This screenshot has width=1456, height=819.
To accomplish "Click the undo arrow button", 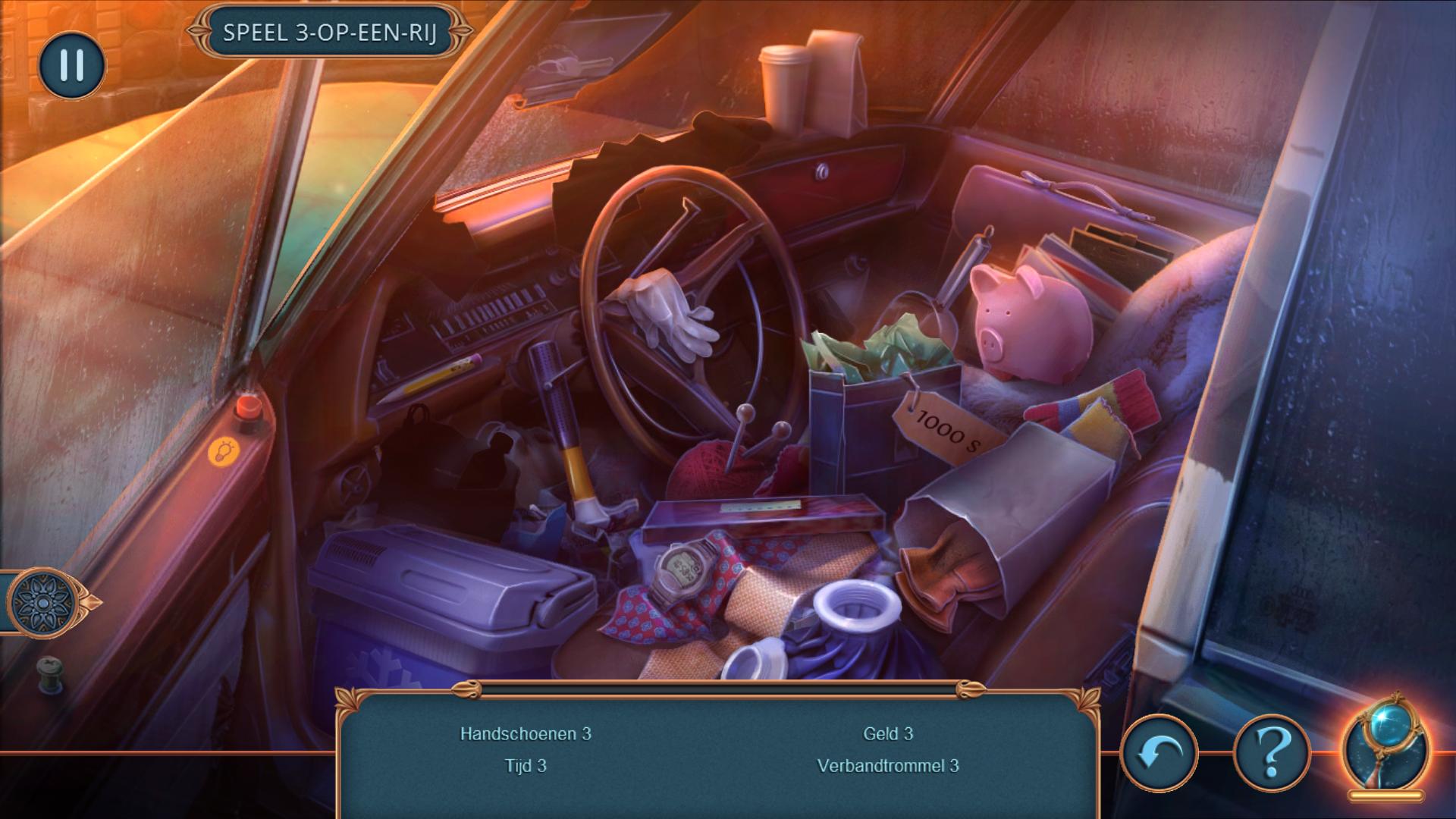I will click(x=1158, y=755).
